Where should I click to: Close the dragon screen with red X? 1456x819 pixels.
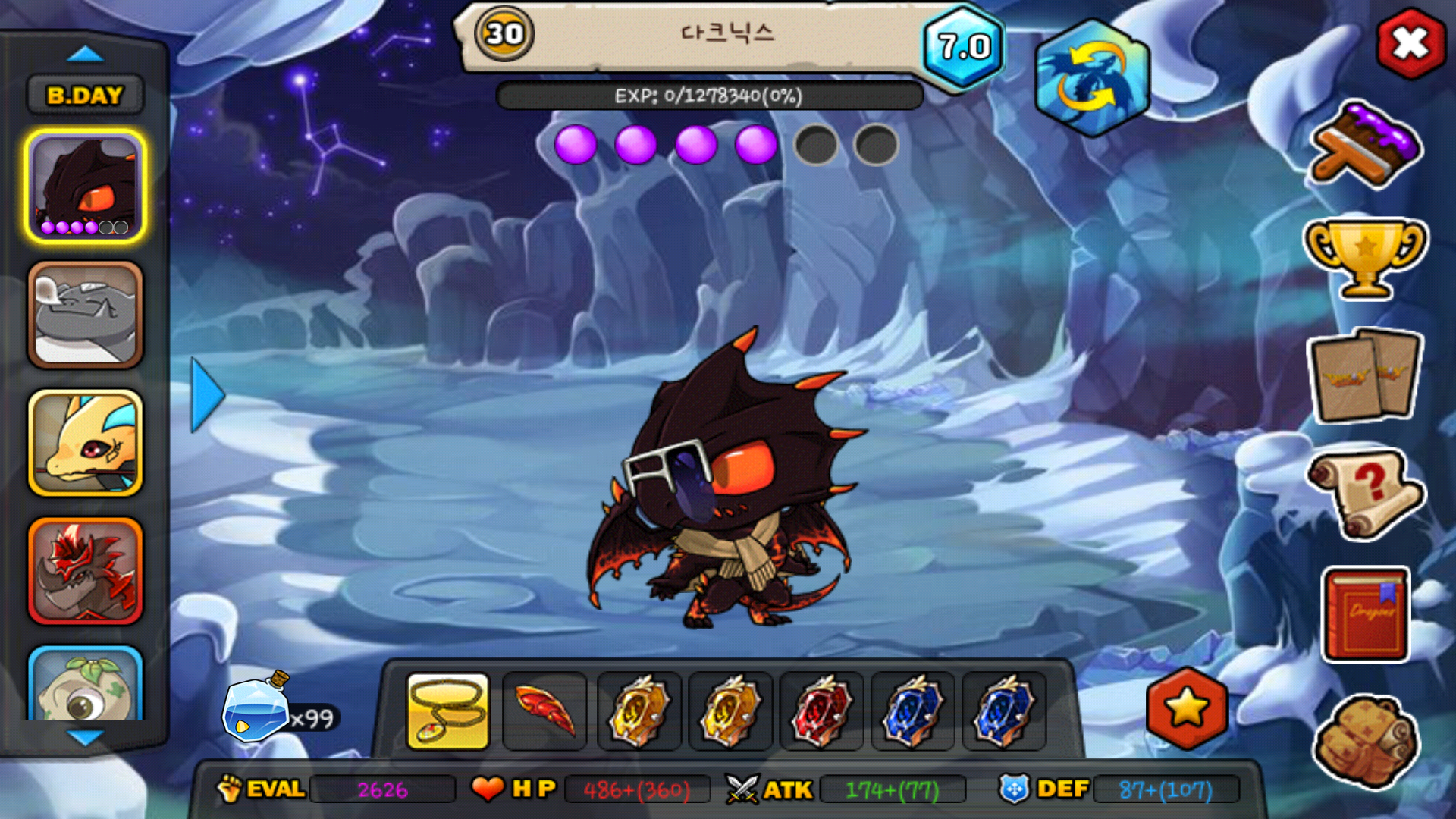(1410, 44)
